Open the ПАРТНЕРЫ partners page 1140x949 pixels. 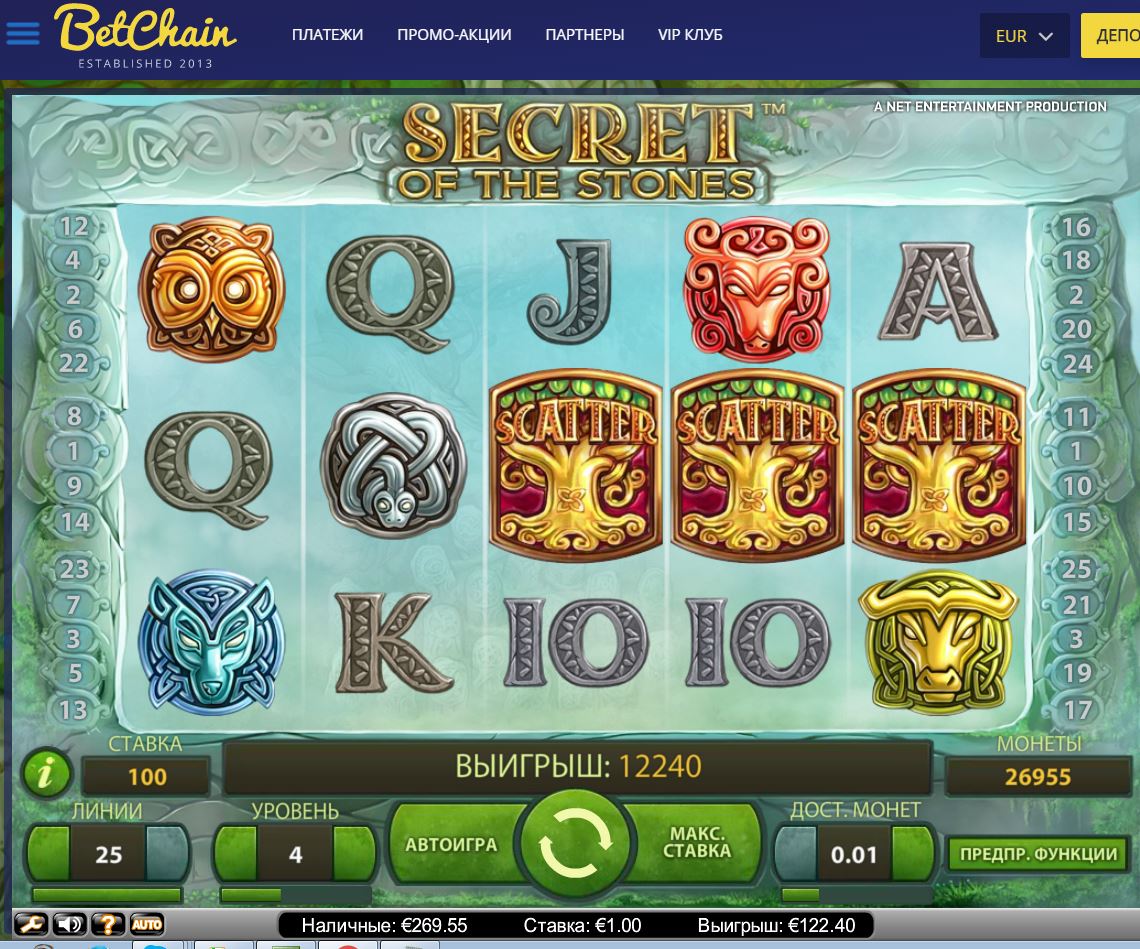click(x=585, y=35)
